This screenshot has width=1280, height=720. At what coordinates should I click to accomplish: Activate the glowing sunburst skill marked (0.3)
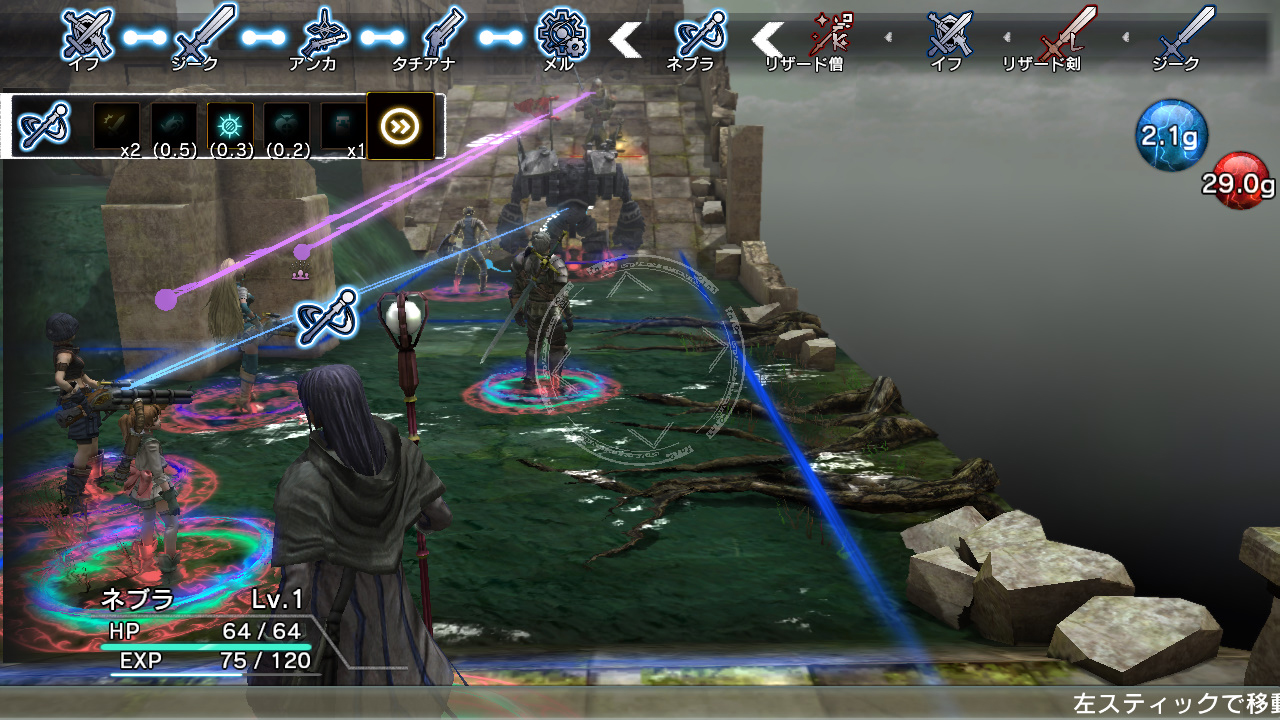coord(230,126)
